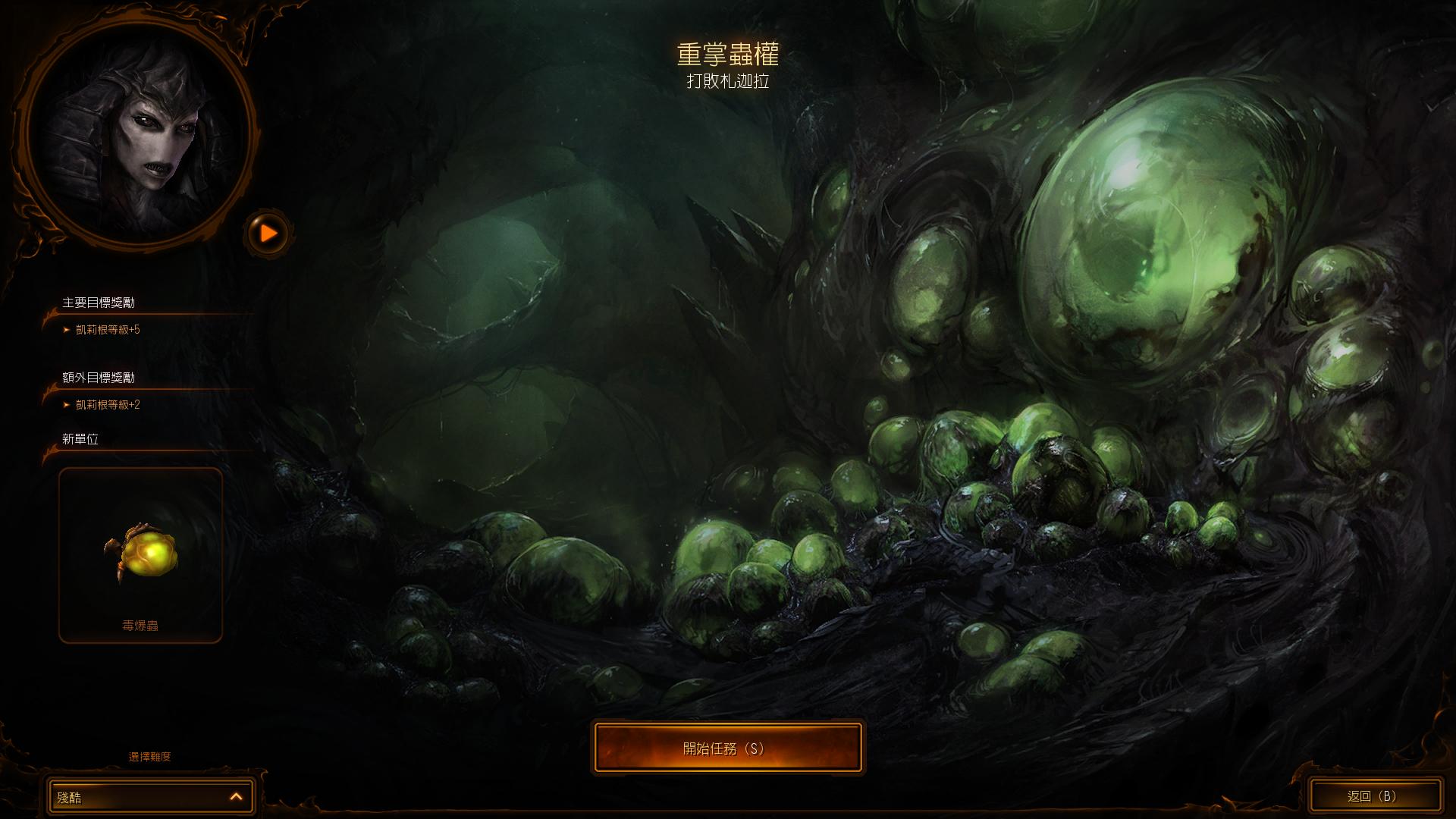Play the mission briefing with orange arrow

268,233
